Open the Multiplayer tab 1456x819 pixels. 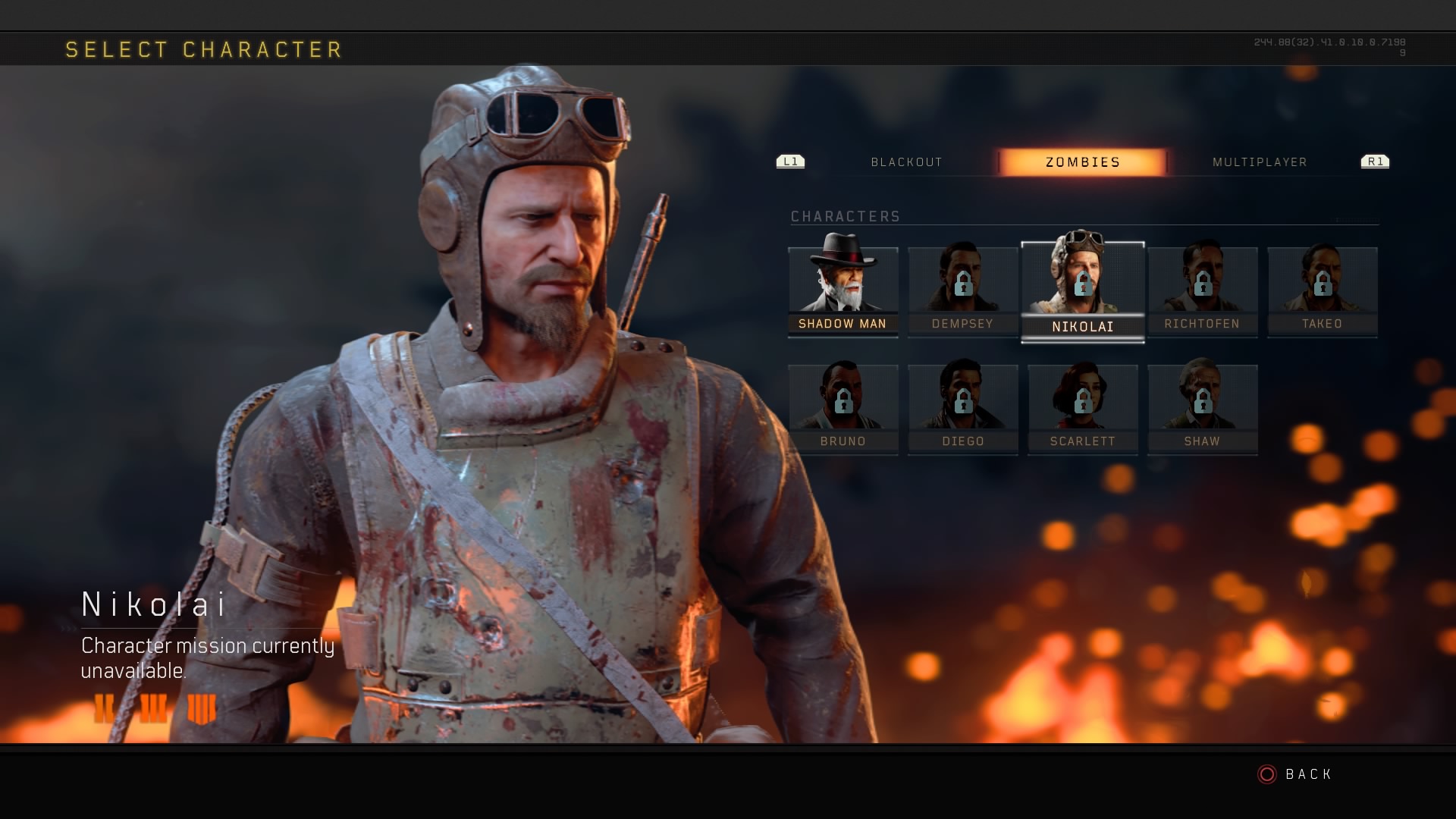point(1260,162)
